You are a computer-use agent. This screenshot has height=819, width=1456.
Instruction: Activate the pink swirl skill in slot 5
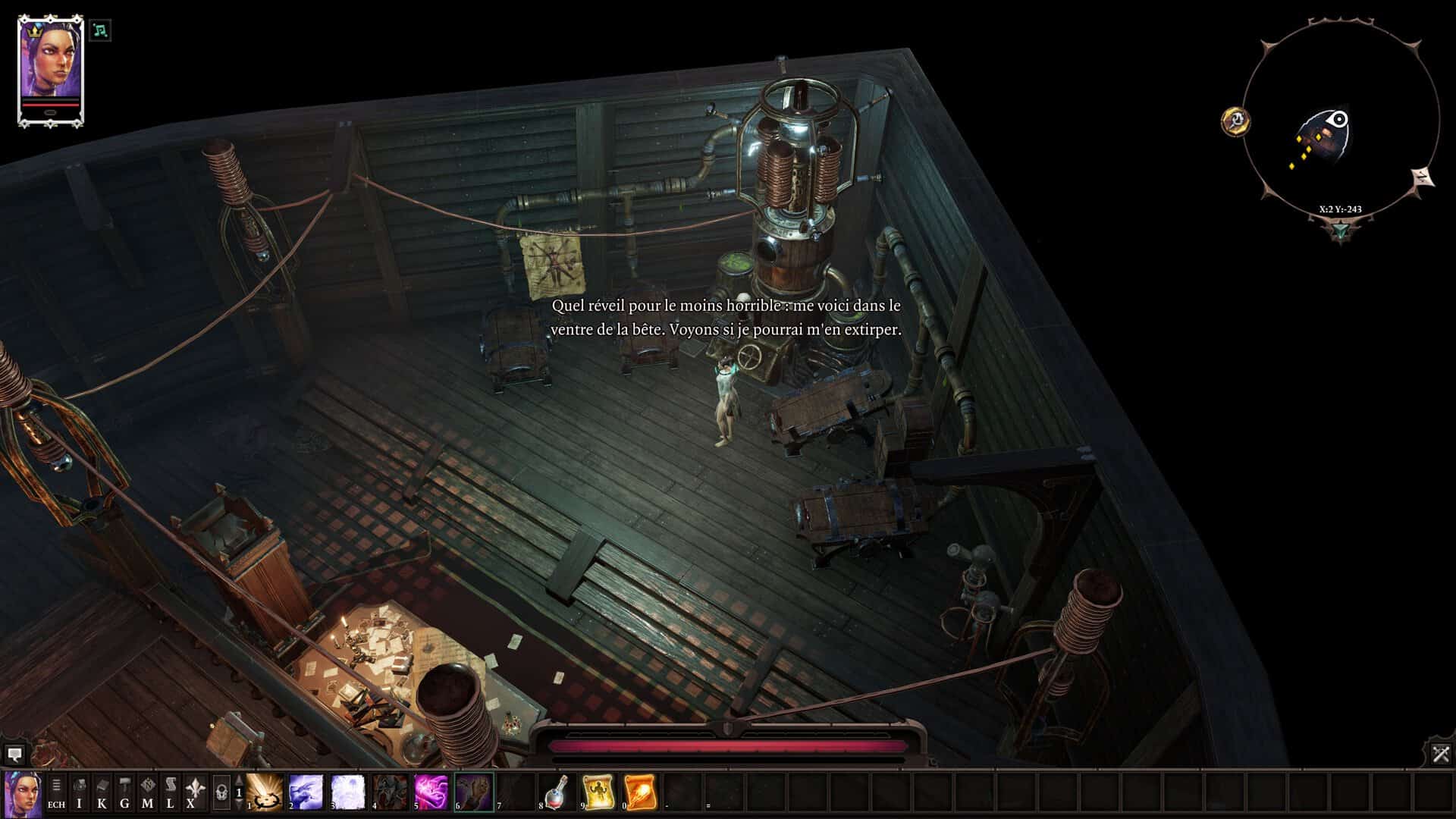[431, 792]
